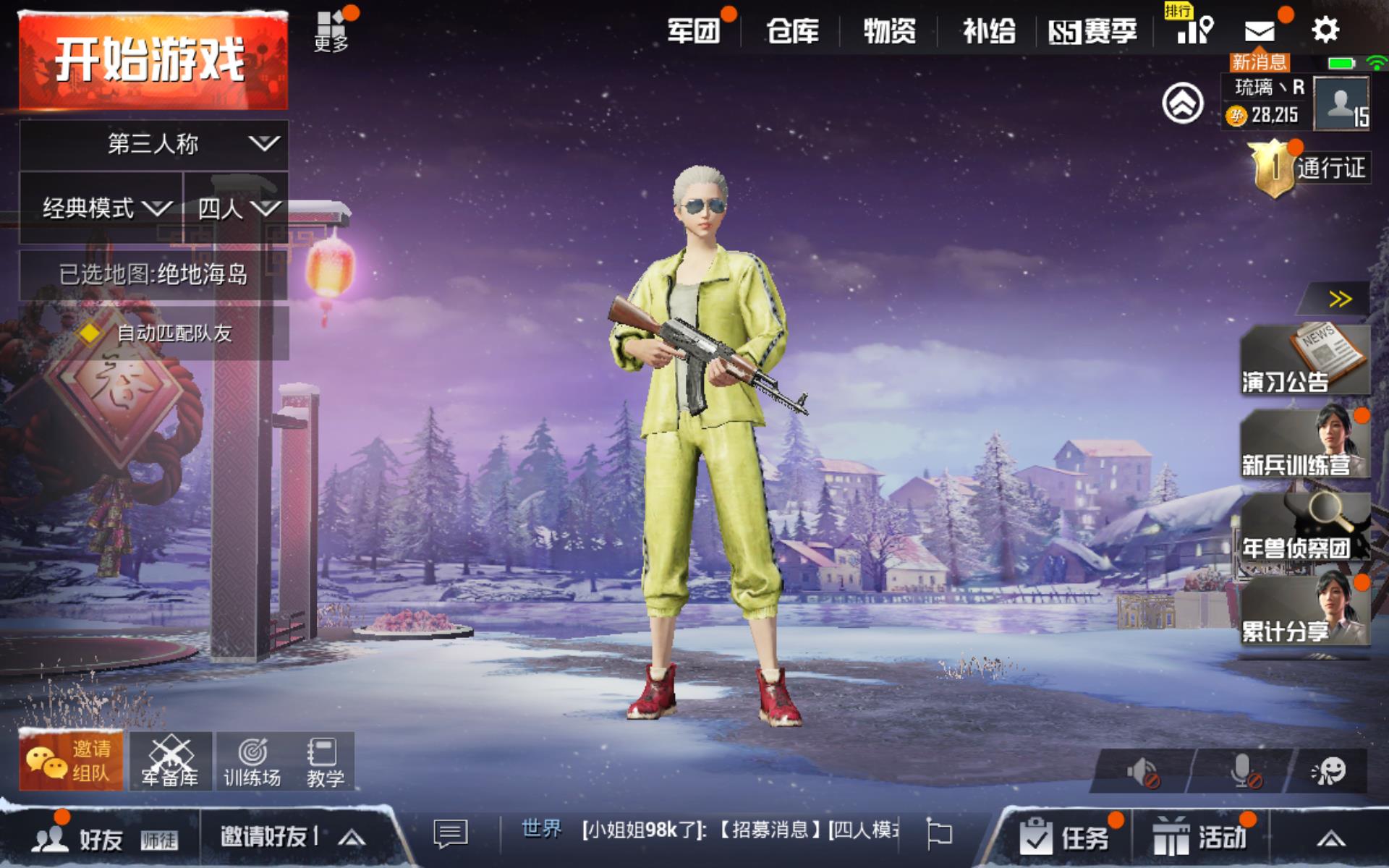Viewport: 1389px width, 868px height.
Task: Invite teammates via 邀请组队 button
Action: coord(71,761)
